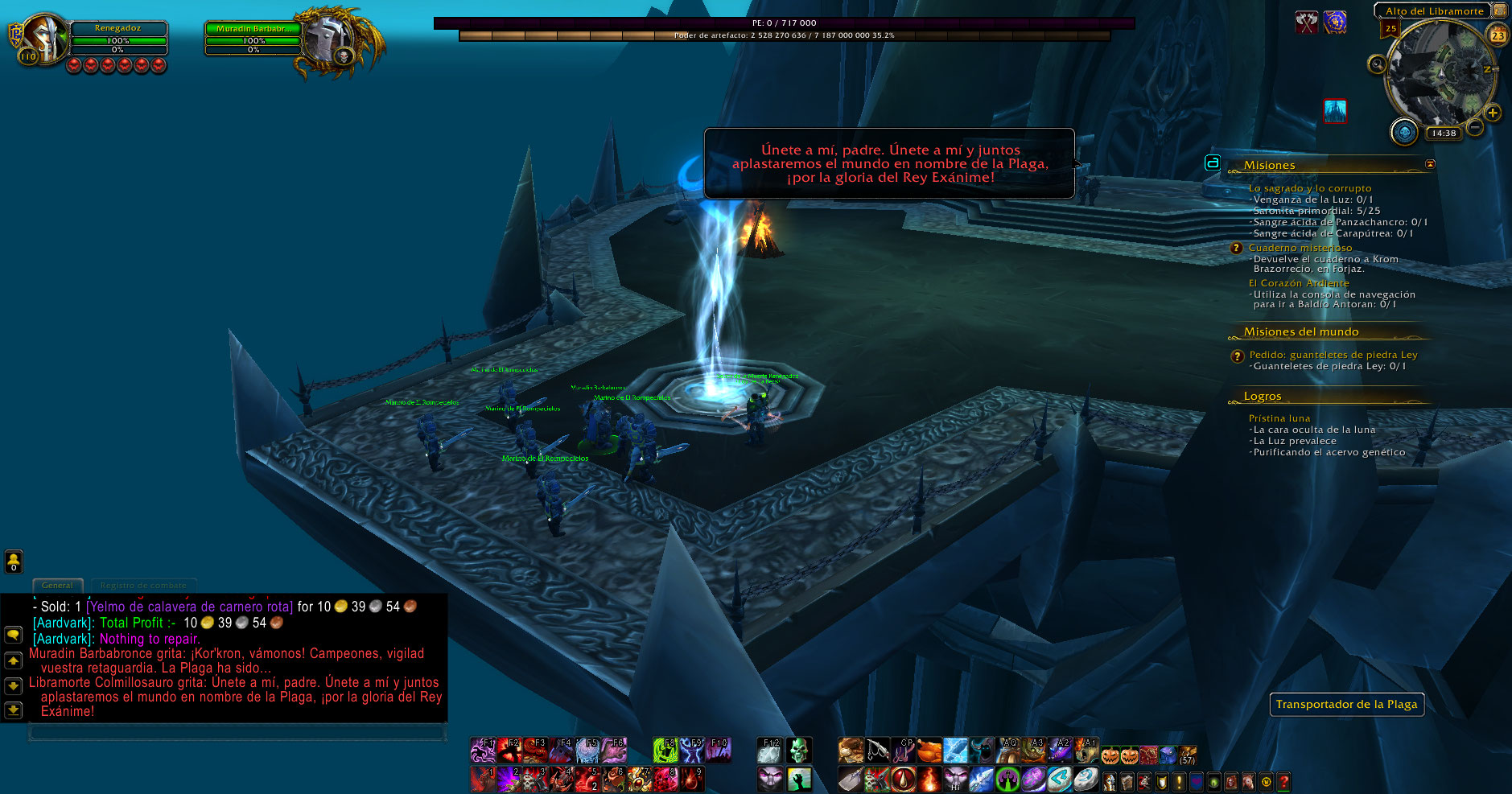Select the General chat tab
1512x794 pixels.
57,586
